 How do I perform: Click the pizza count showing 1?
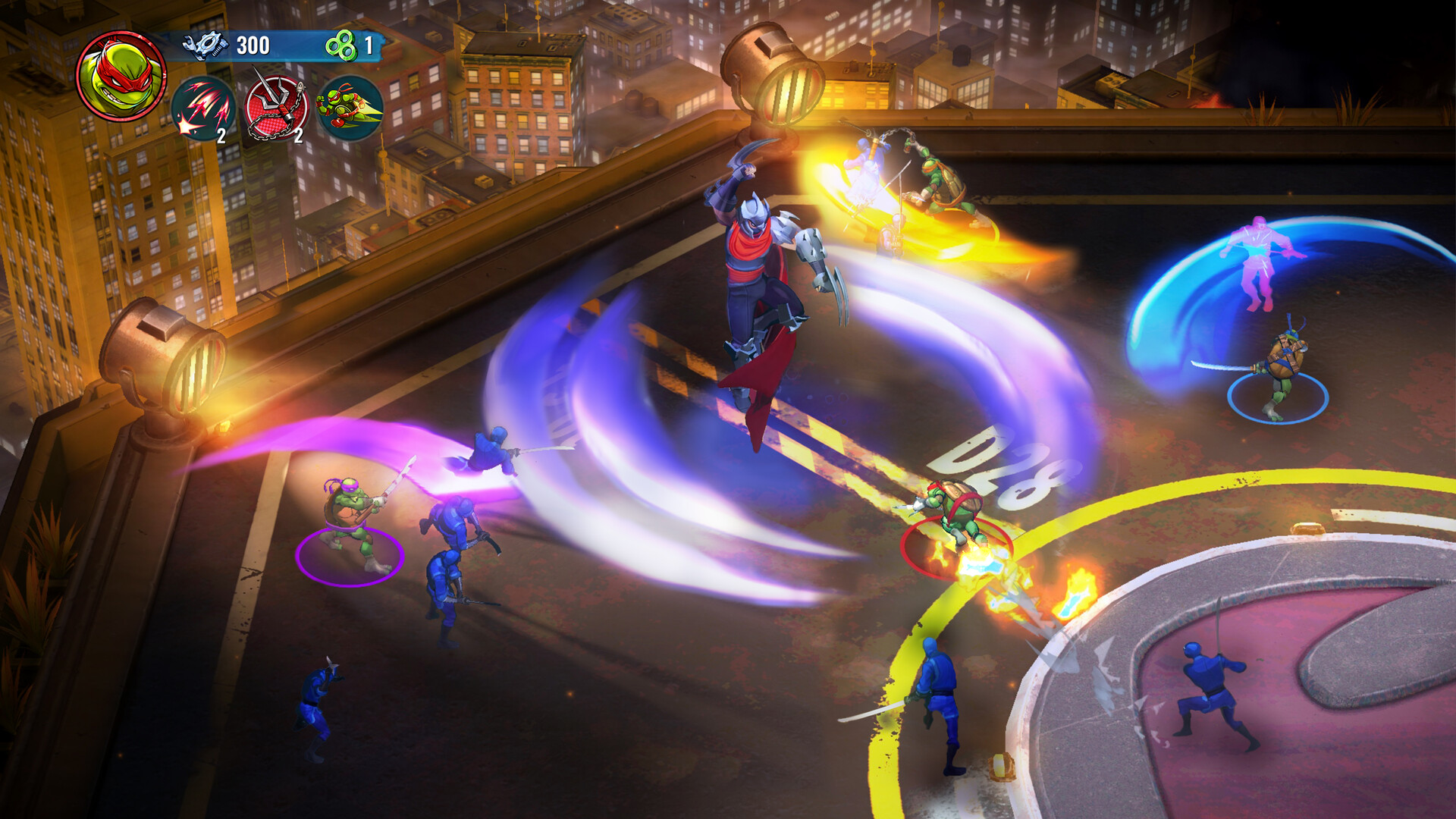pos(372,45)
